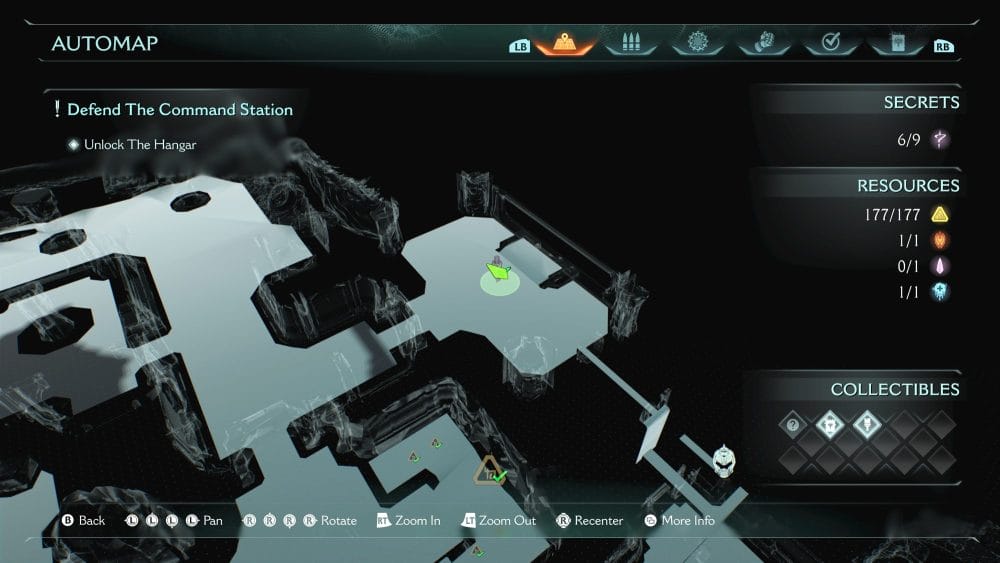Select the Unlock The Hangar sub-objective

140,145
